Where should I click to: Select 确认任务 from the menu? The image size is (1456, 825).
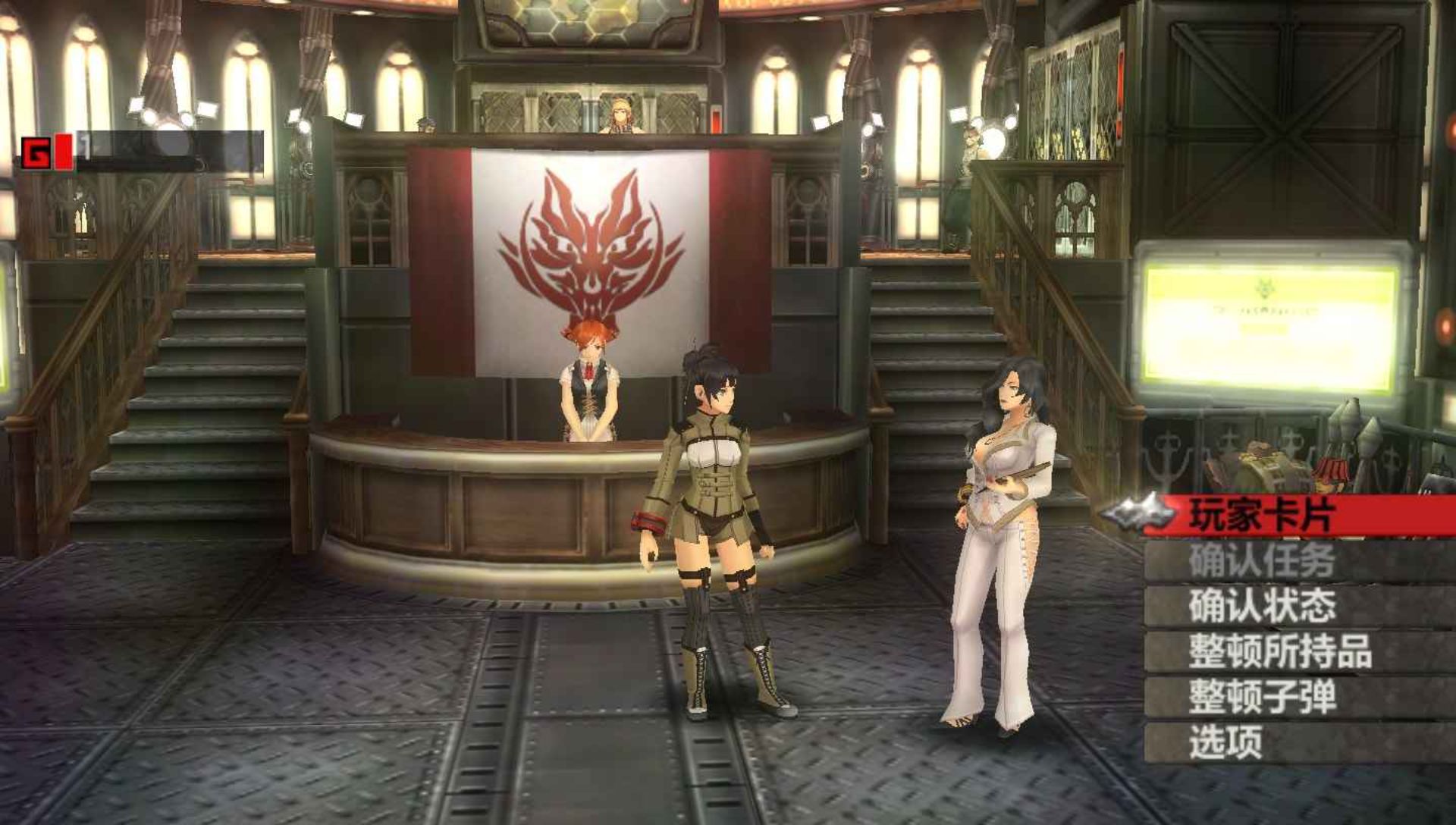tap(1262, 561)
